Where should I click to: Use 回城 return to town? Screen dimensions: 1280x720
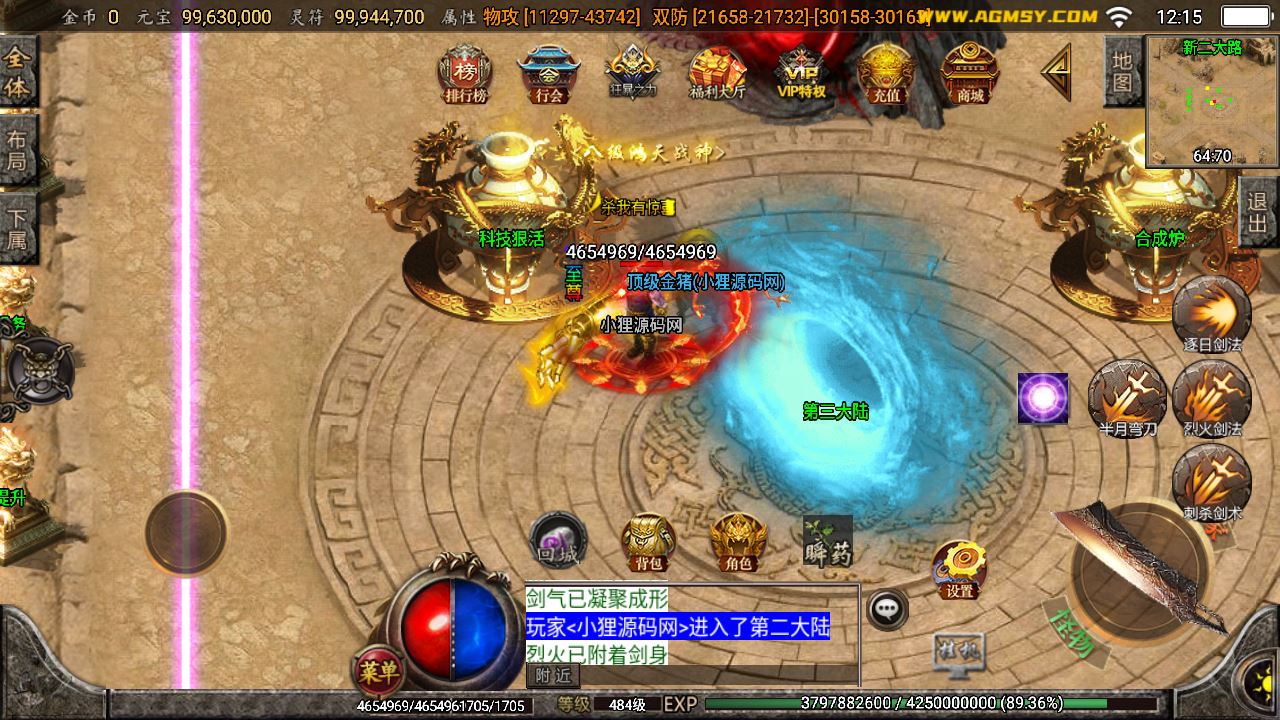point(558,540)
